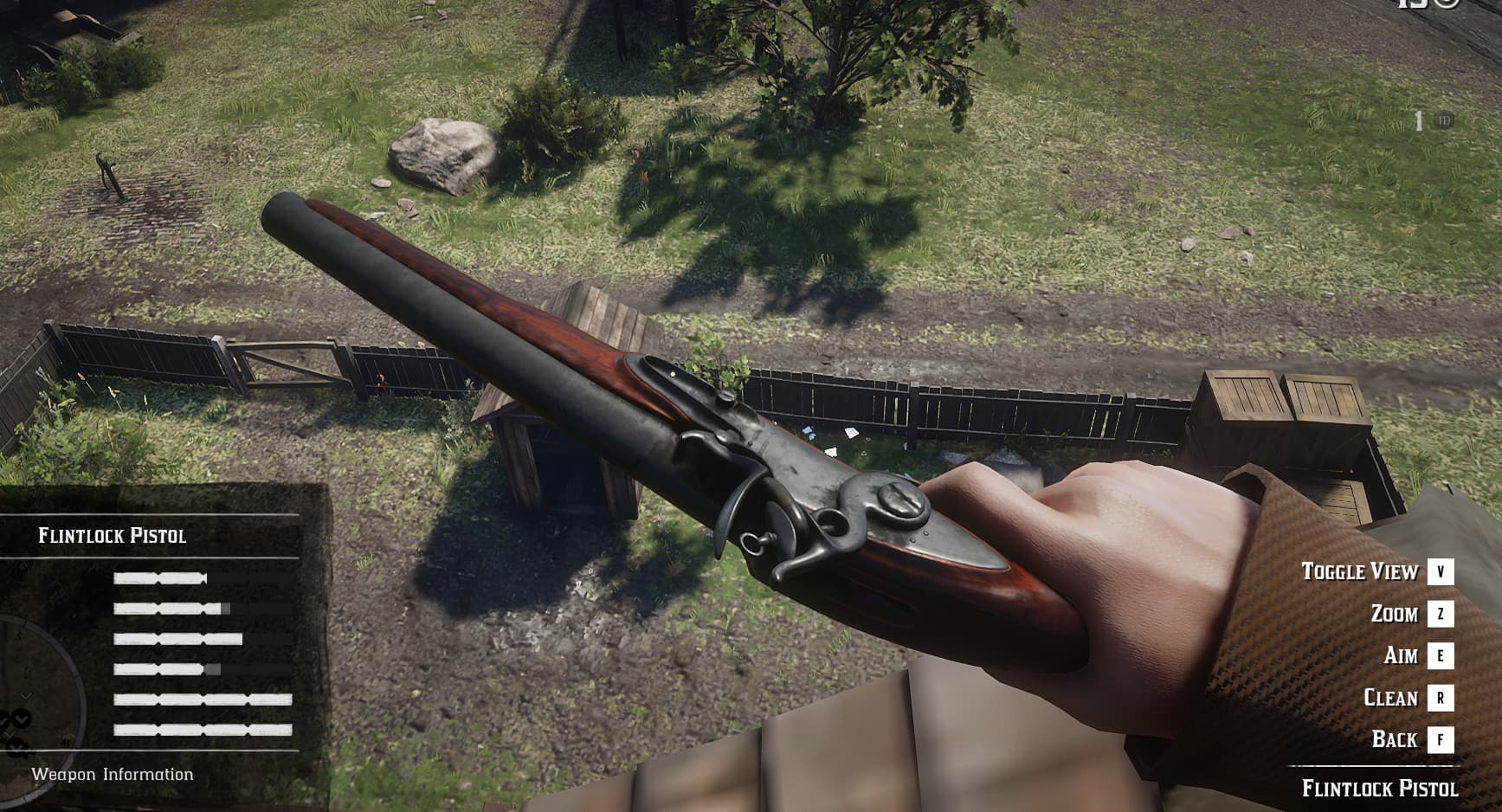Image resolution: width=1502 pixels, height=812 pixels.
Task: Toggle the weapon view with Toggle View option
Action: click(x=1359, y=571)
